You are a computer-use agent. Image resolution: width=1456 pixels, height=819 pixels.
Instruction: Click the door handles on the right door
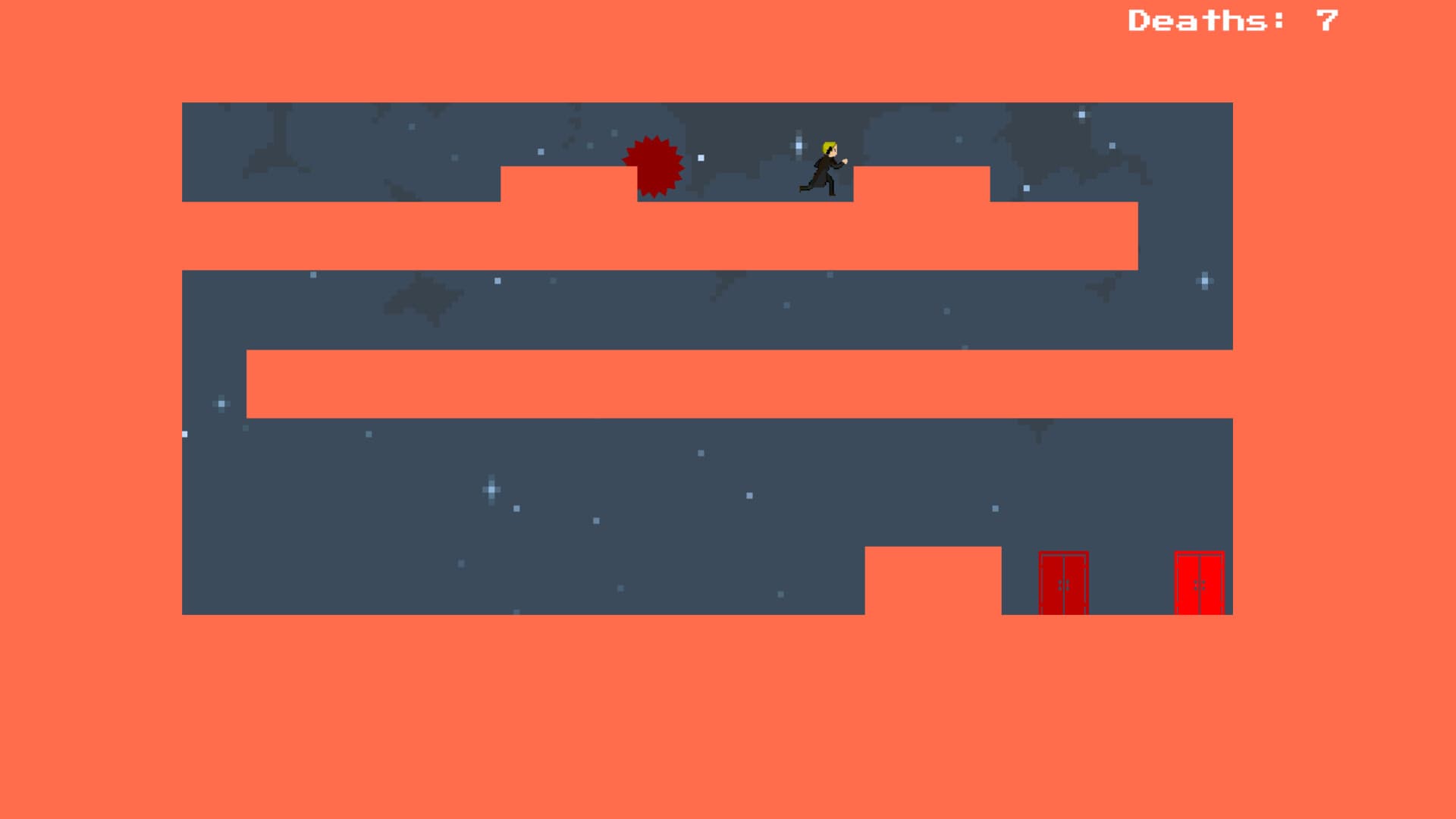1200,585
